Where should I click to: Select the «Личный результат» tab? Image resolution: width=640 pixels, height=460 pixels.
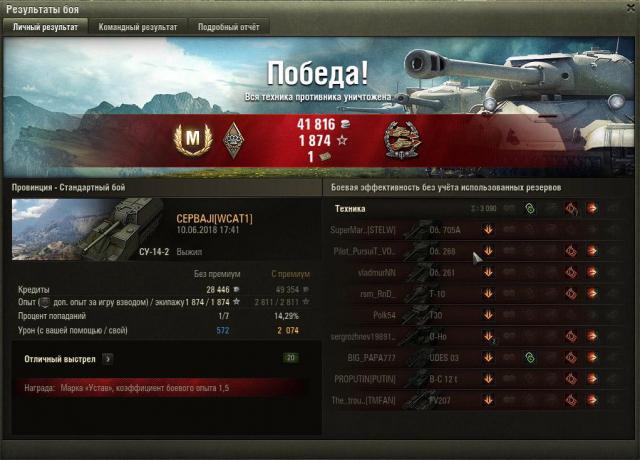pyautogui.click(x=44, y=27)
